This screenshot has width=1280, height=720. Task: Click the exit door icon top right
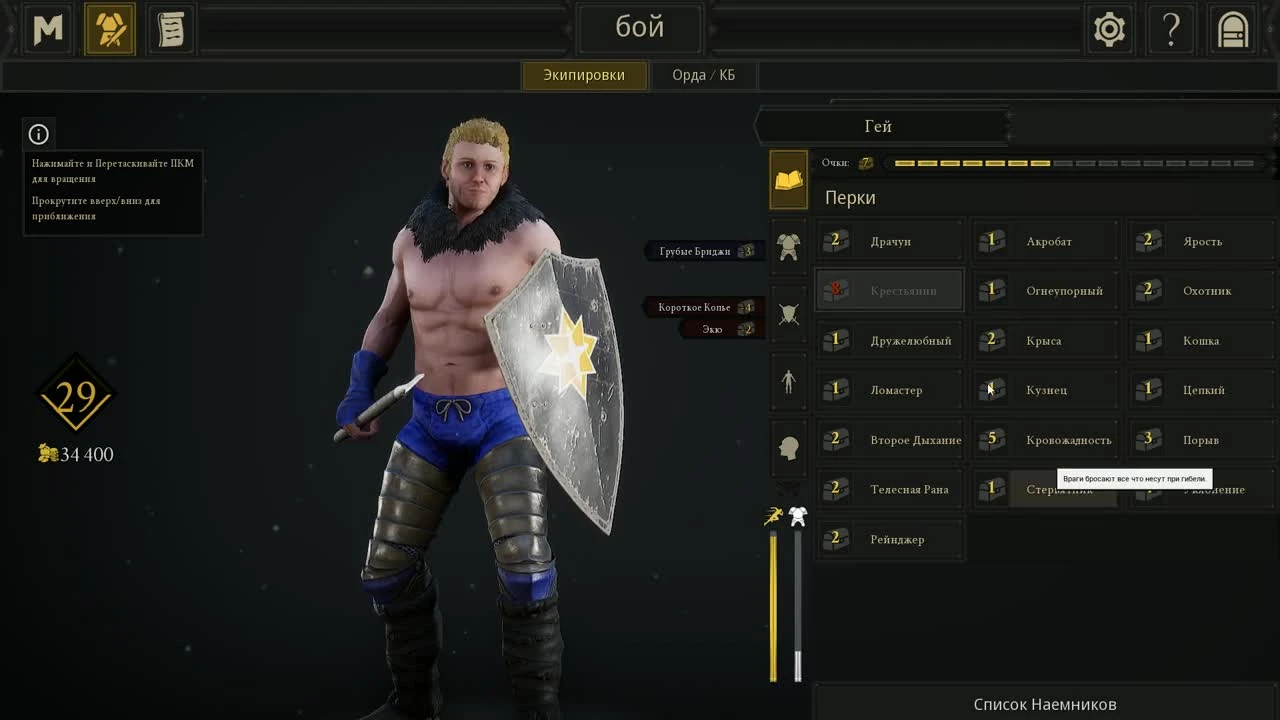point(1232,29)
